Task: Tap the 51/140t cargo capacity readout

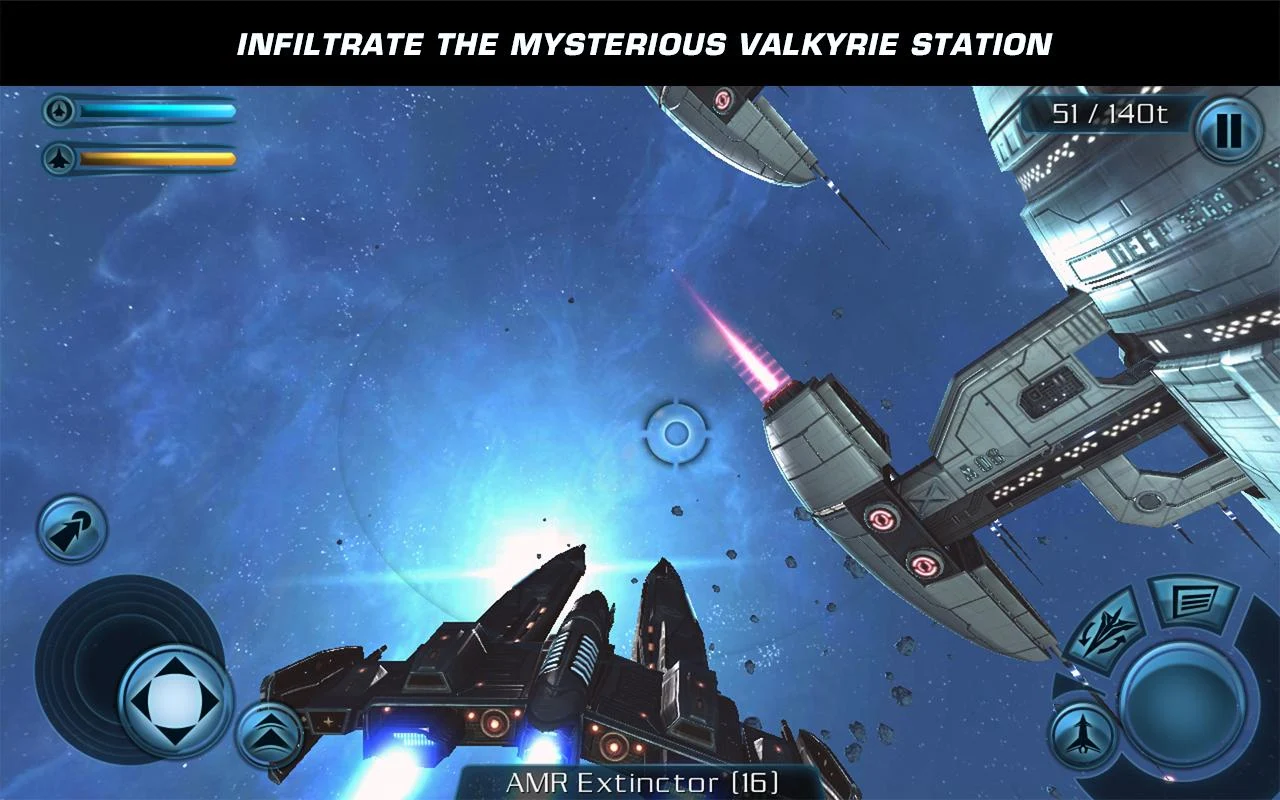Action: (x=1110, y=114)
